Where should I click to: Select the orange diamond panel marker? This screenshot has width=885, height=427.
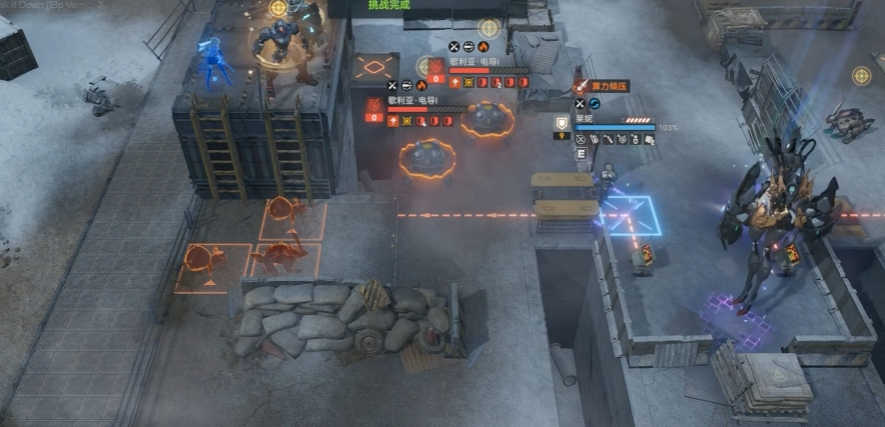[x=375, y=68]
